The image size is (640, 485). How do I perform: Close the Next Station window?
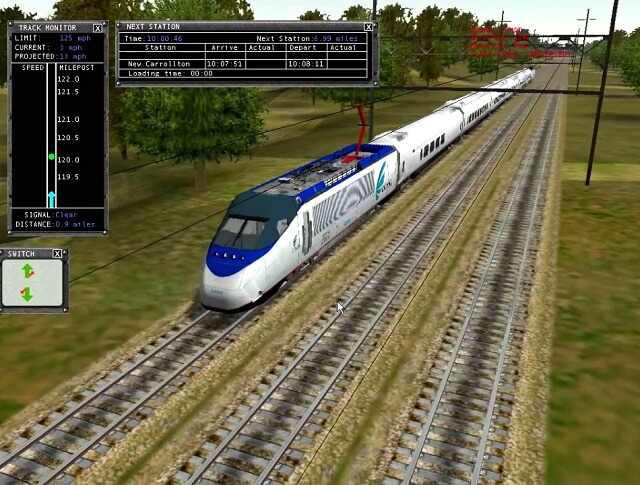(369, 27)
